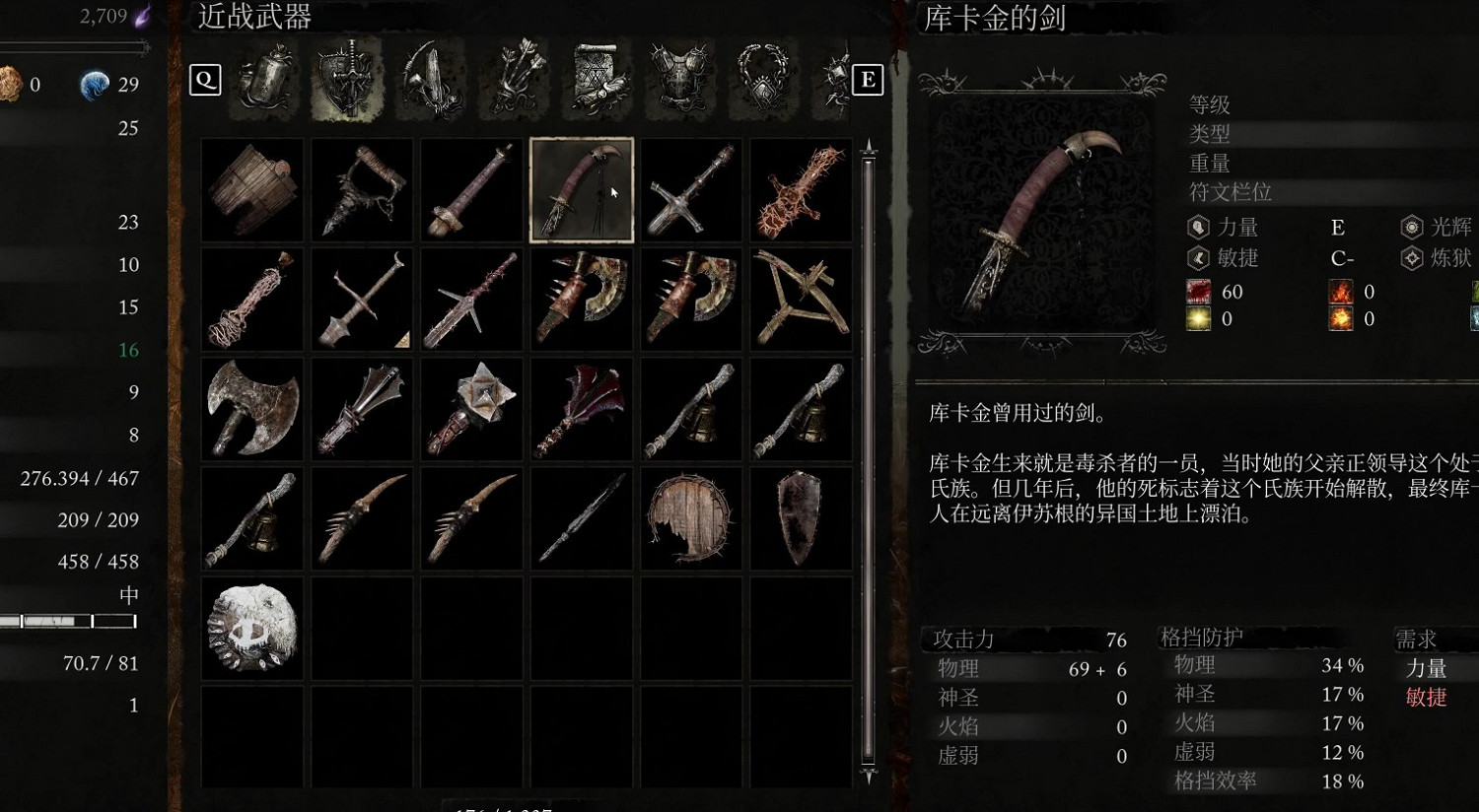1479x812 pixels.
Task: Select the wooden bucket item
Action: coord(251,190)
